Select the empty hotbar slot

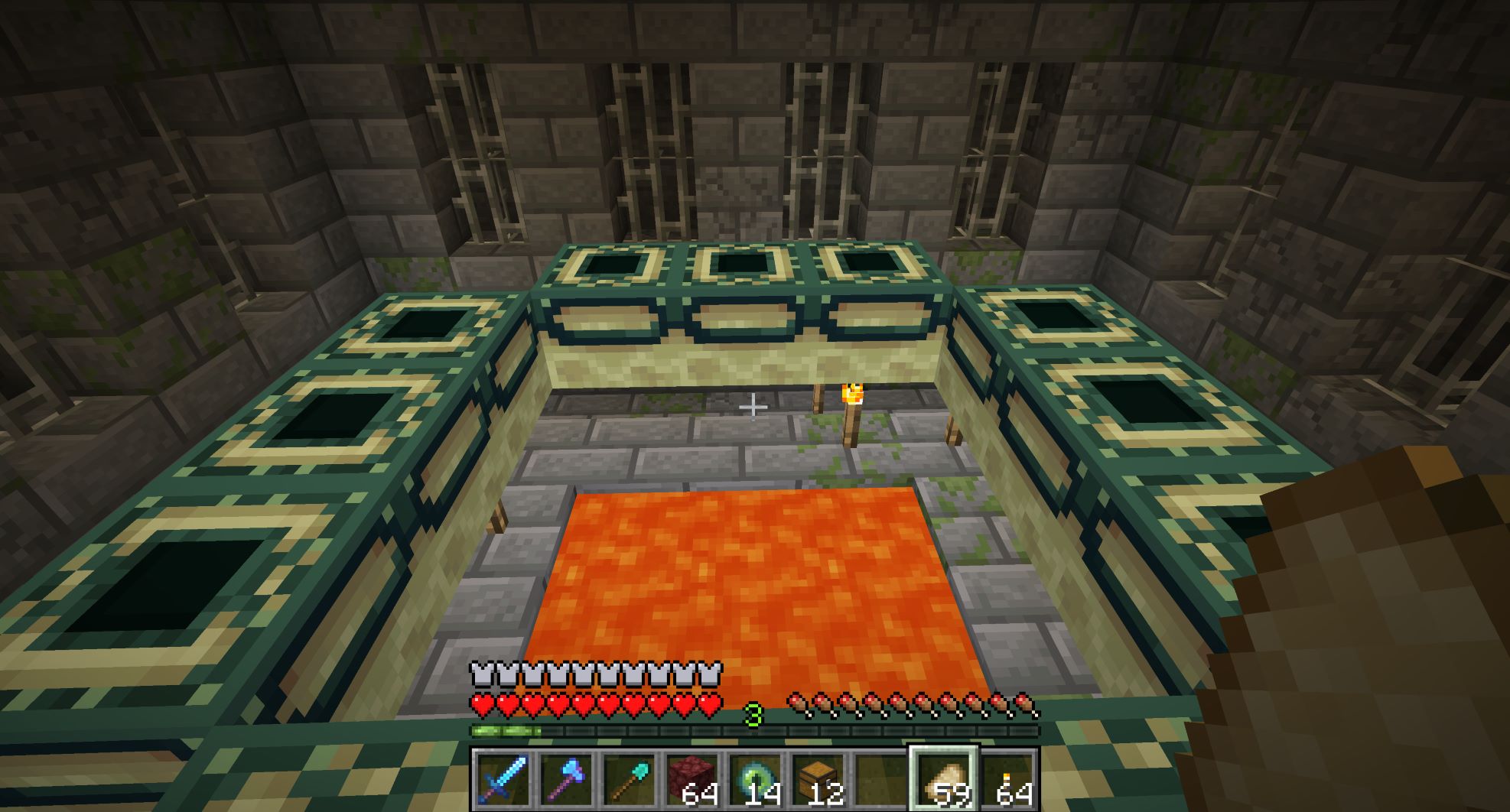point(880,780)
